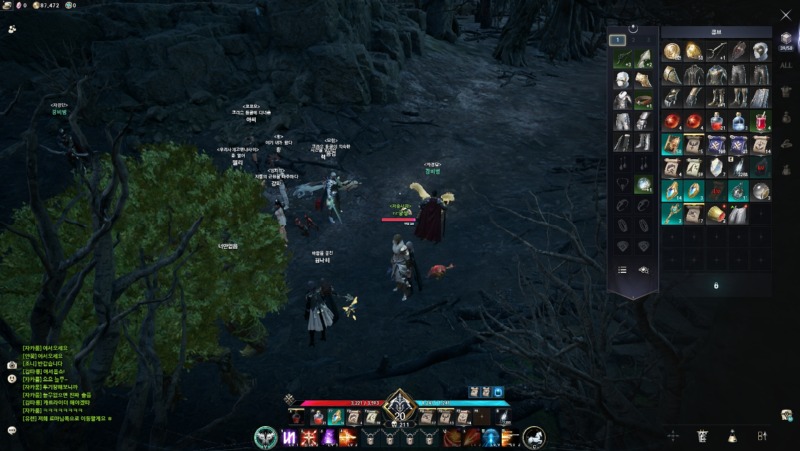800x451 pixels.
Task: Summon the mount with the white horse icon
Action: tap(533, 437)
